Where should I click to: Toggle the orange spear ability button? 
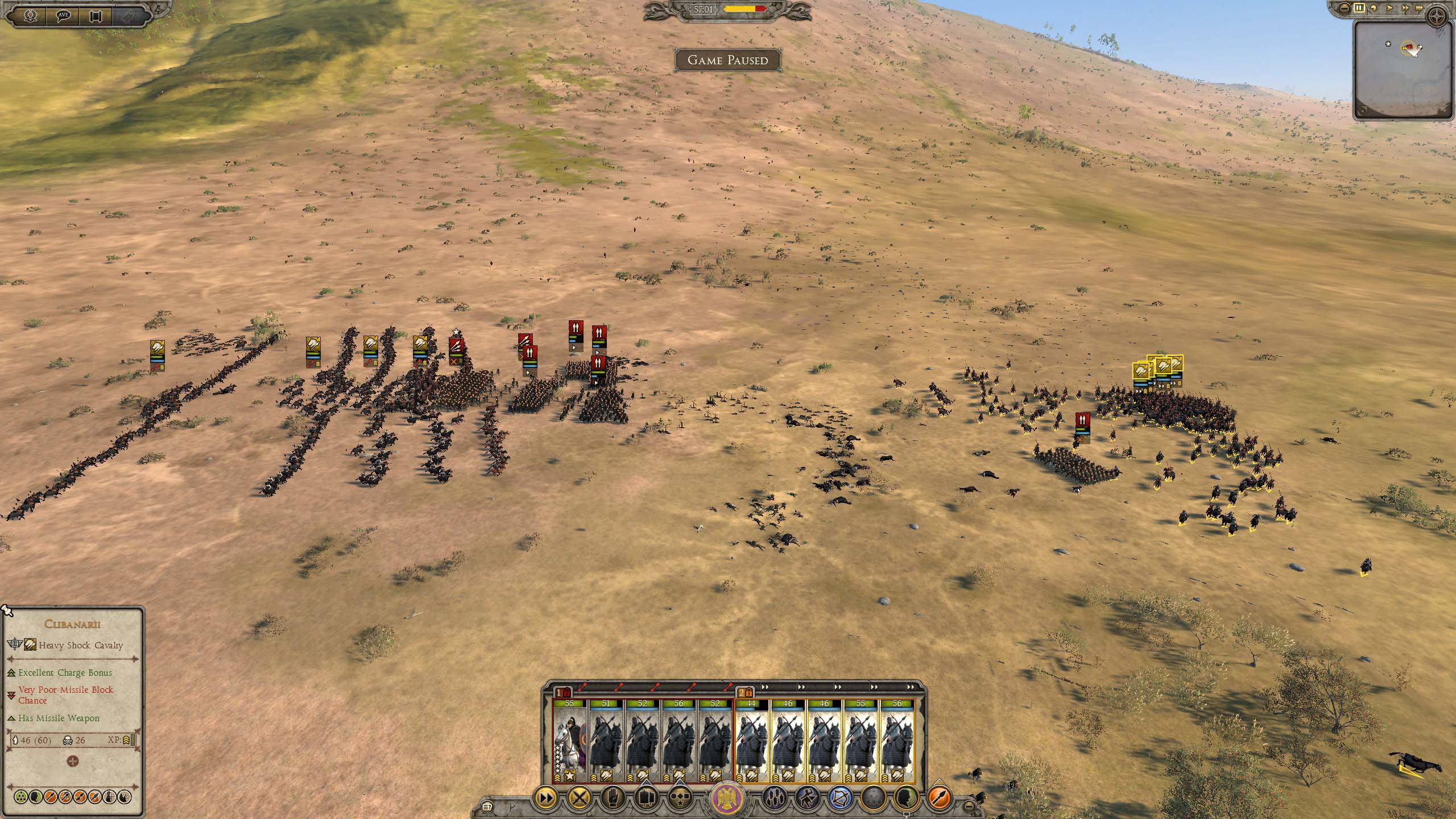click(x=940, y=799)
